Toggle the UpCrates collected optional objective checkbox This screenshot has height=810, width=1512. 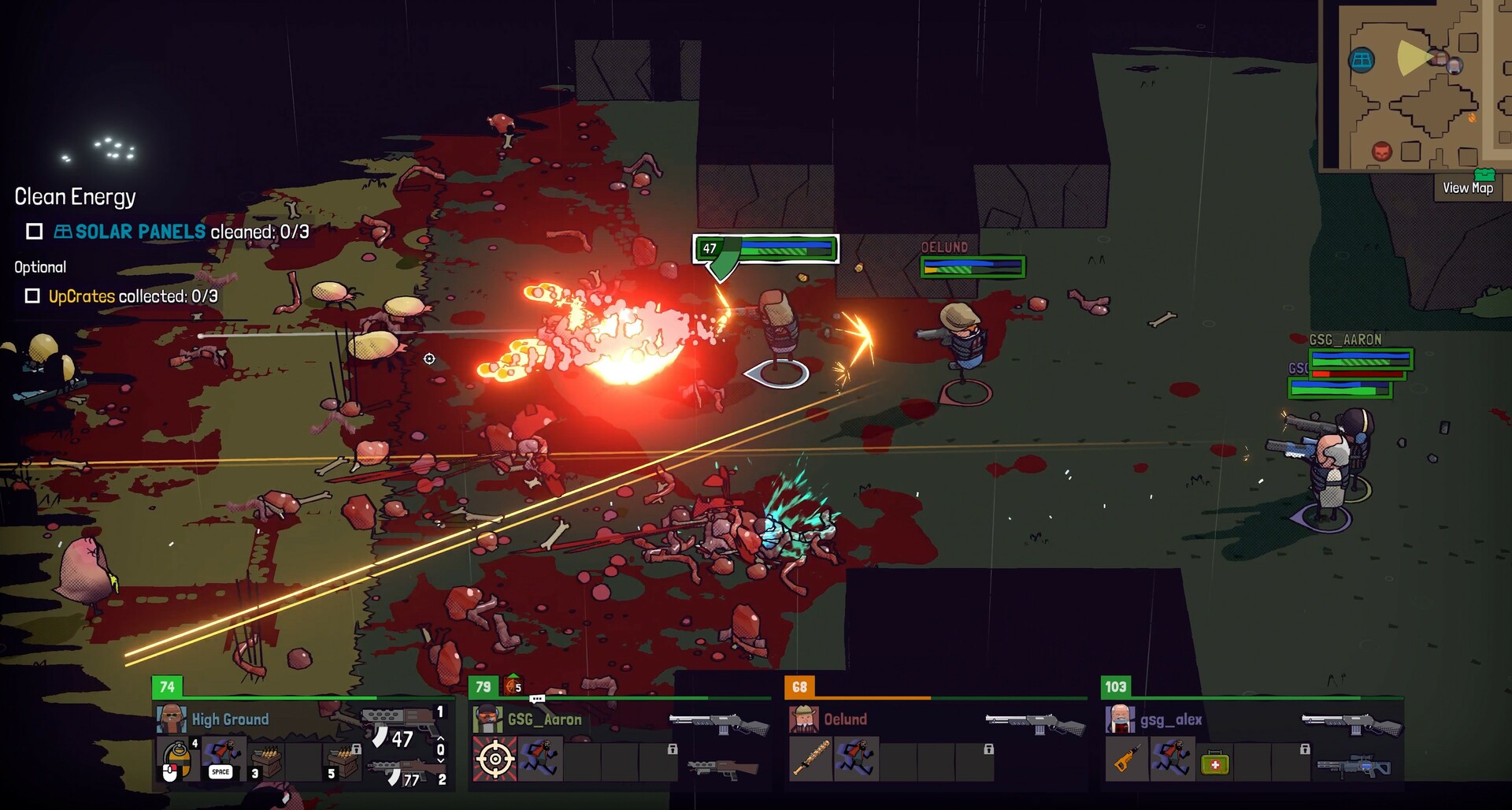tap(32, 296)
